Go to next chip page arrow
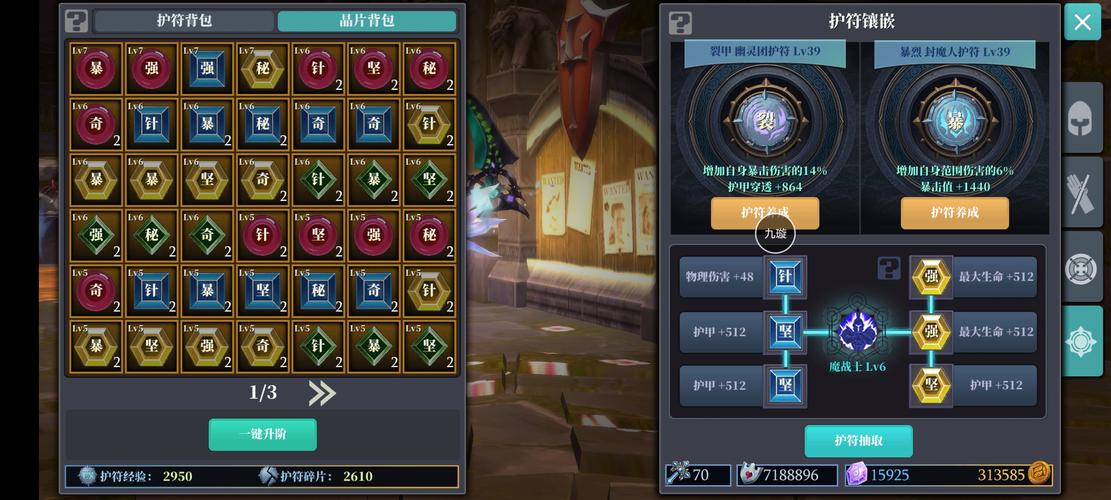Image resolution: width=1111 pixels, height=500 pixels. click(322, 393)
